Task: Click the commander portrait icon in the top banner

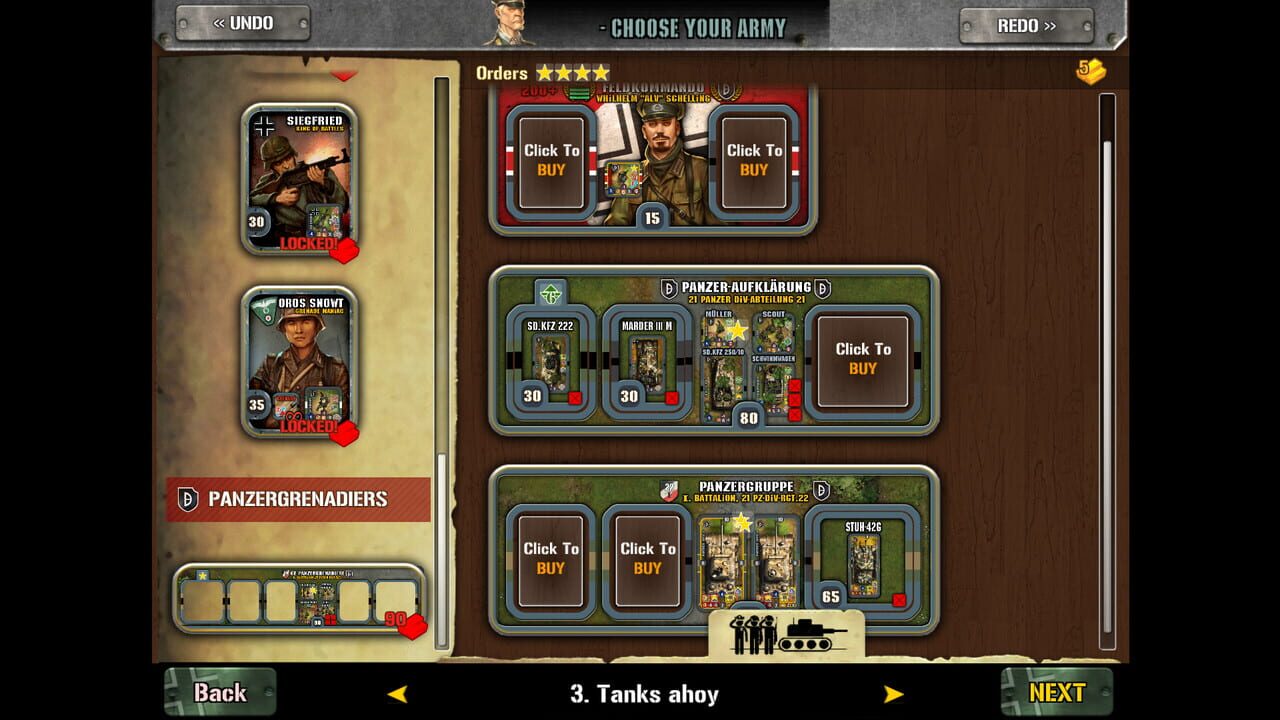Action: (508, 24)
